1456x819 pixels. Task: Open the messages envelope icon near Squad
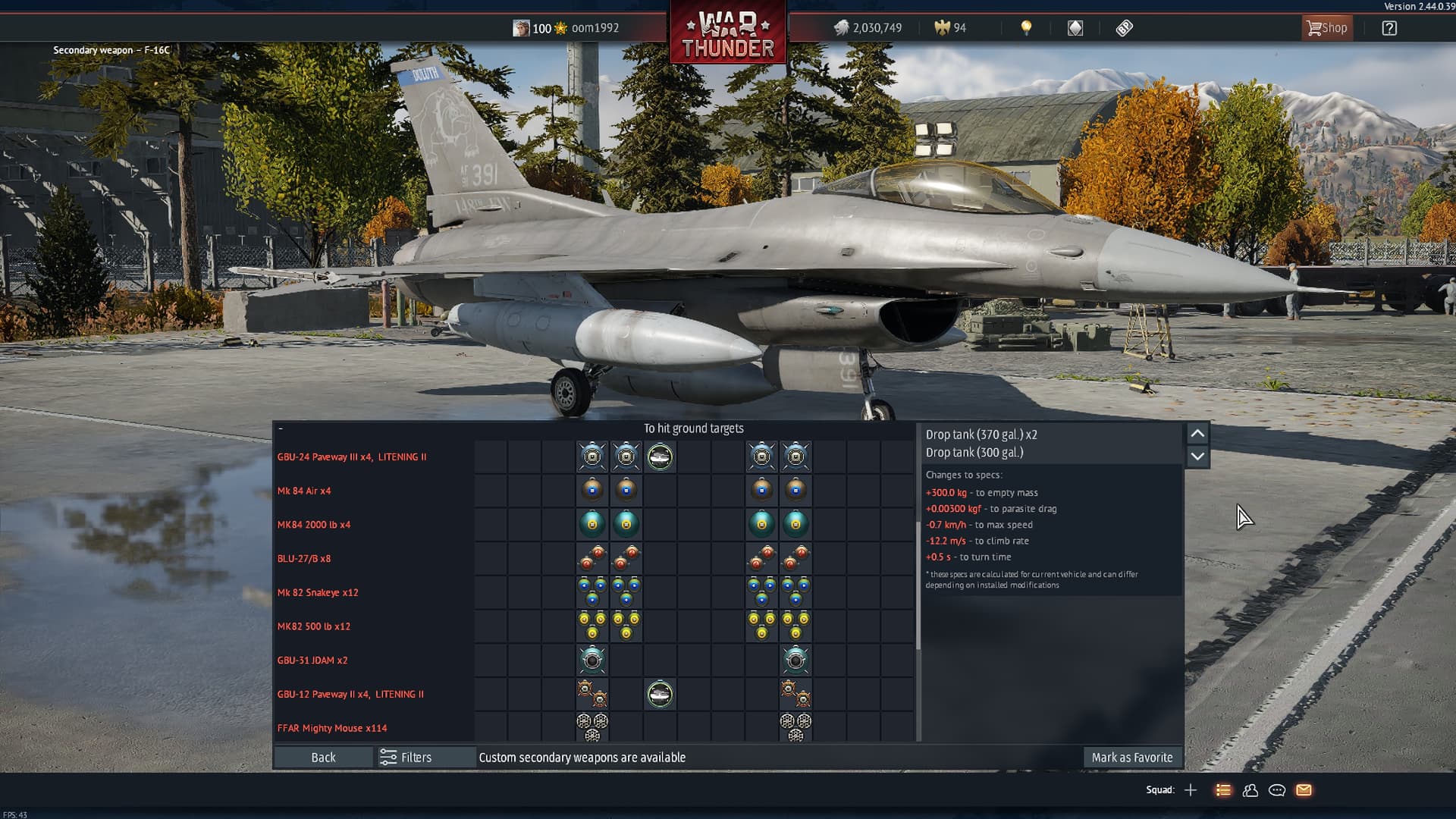[x=1304, y=790]
